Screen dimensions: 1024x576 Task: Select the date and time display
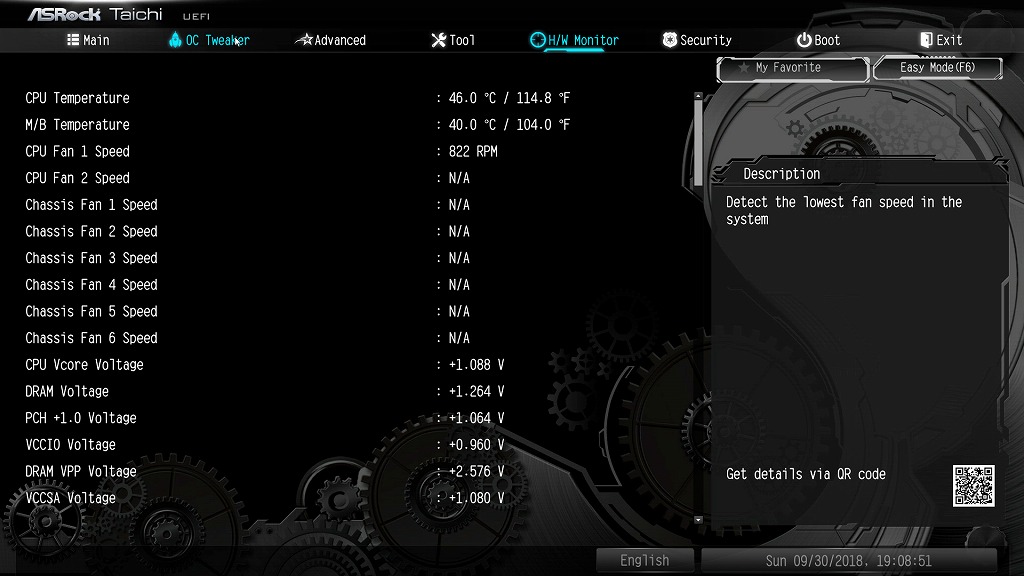point(848,561)
